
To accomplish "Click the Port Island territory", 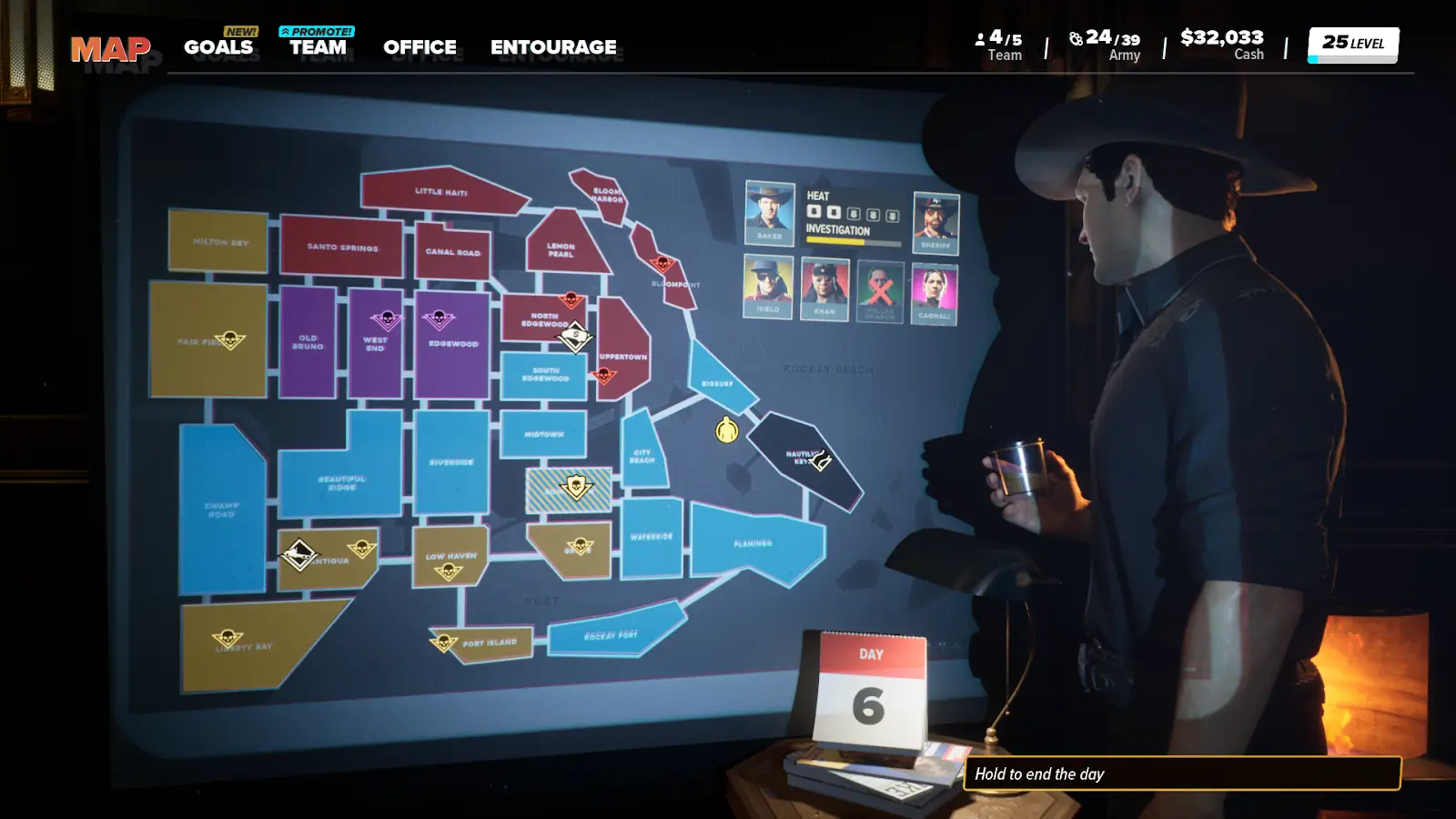I will pos(490,643).
